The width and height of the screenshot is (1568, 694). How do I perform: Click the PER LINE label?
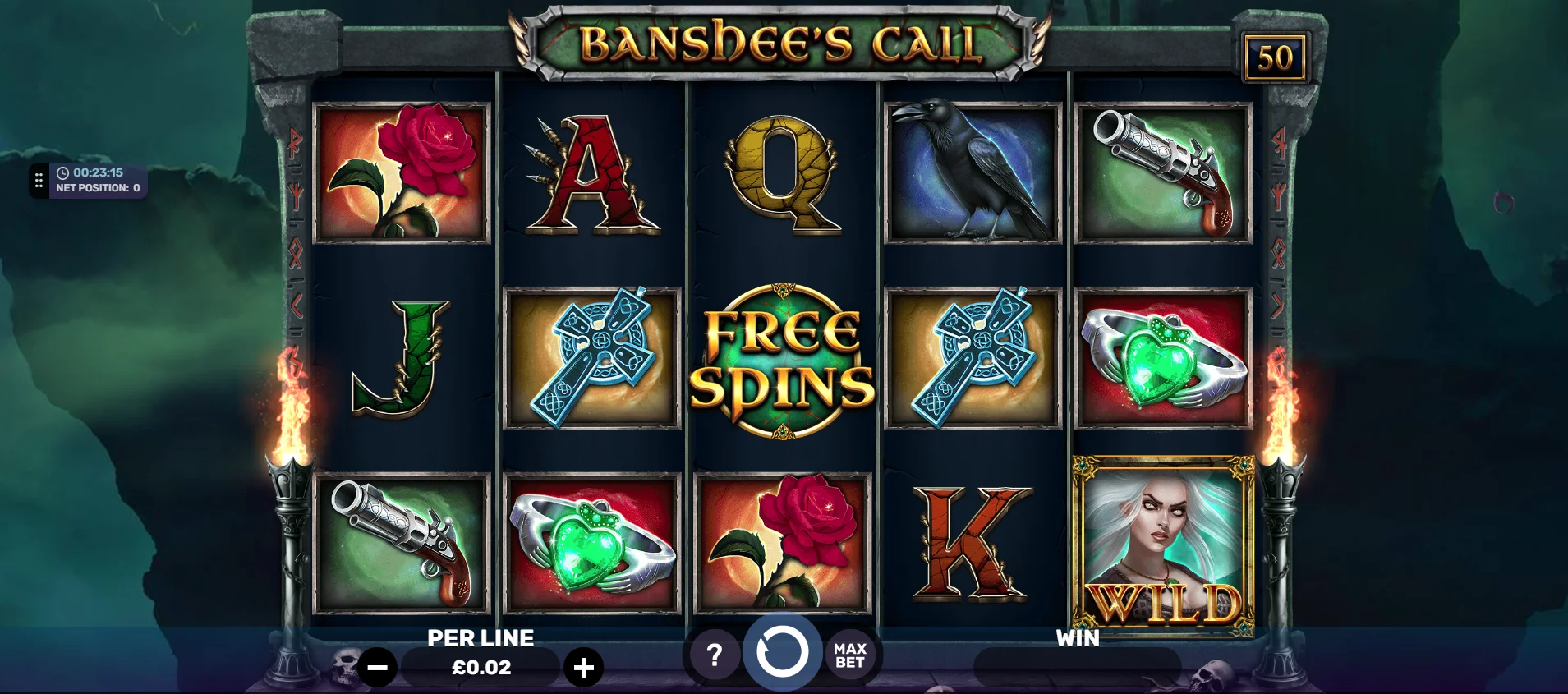tap(481, 638)
